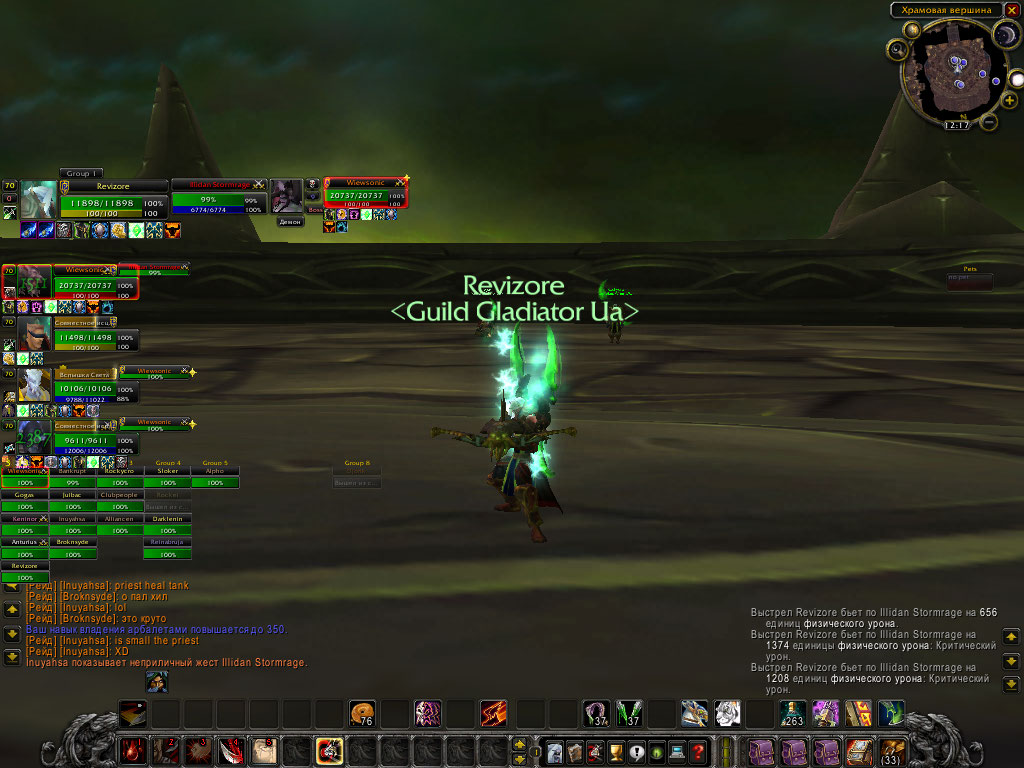
Task: Open the red question mark help button
Action: [x=699, y=751]
